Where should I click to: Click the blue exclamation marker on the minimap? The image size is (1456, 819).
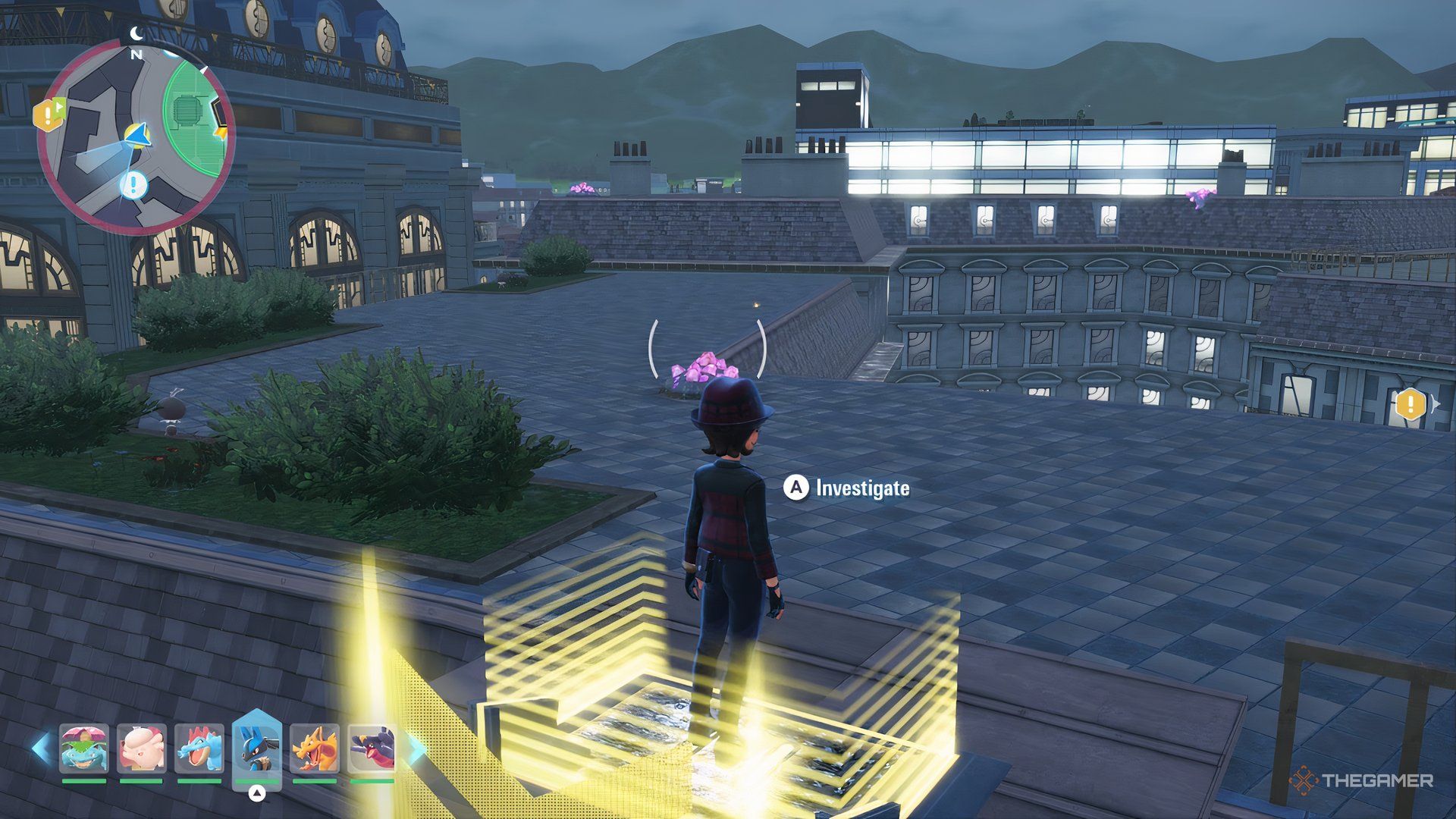point(134,184)
